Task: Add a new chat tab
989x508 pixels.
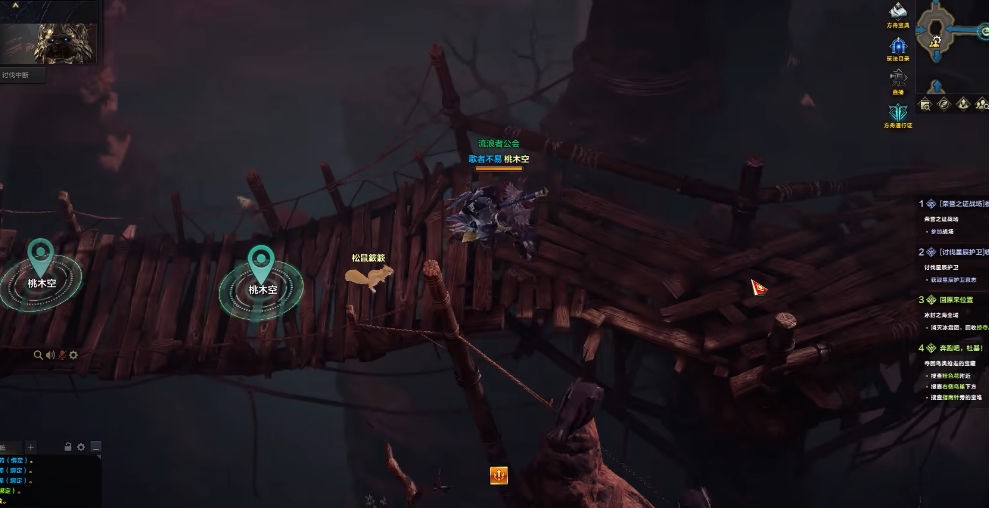Action: [31, 447]
